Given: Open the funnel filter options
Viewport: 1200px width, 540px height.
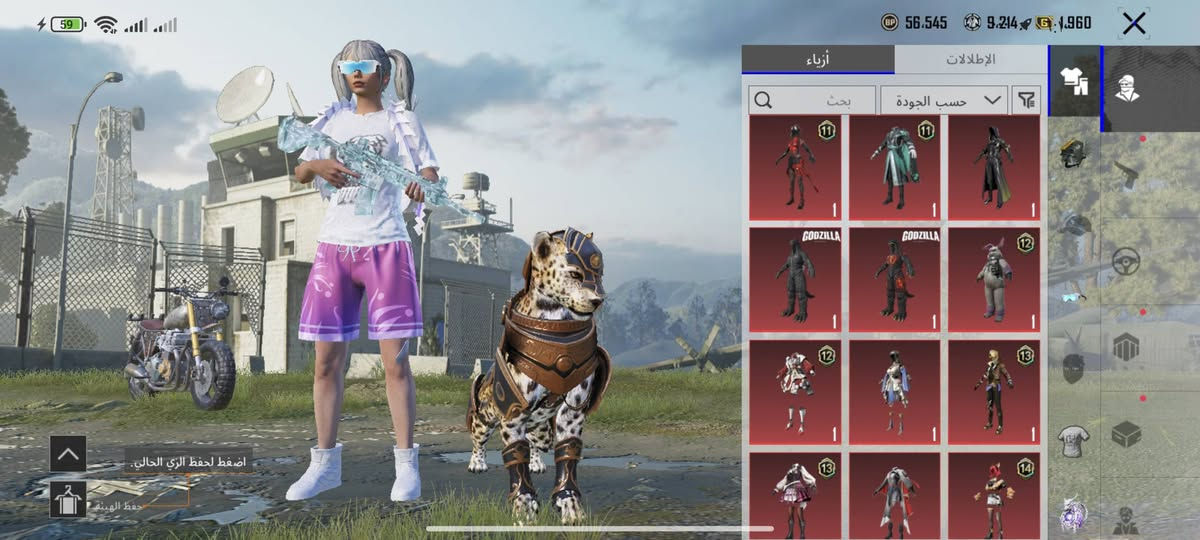Looking at the screenshot, I should pyautogui.click(x=1026, y=100).
